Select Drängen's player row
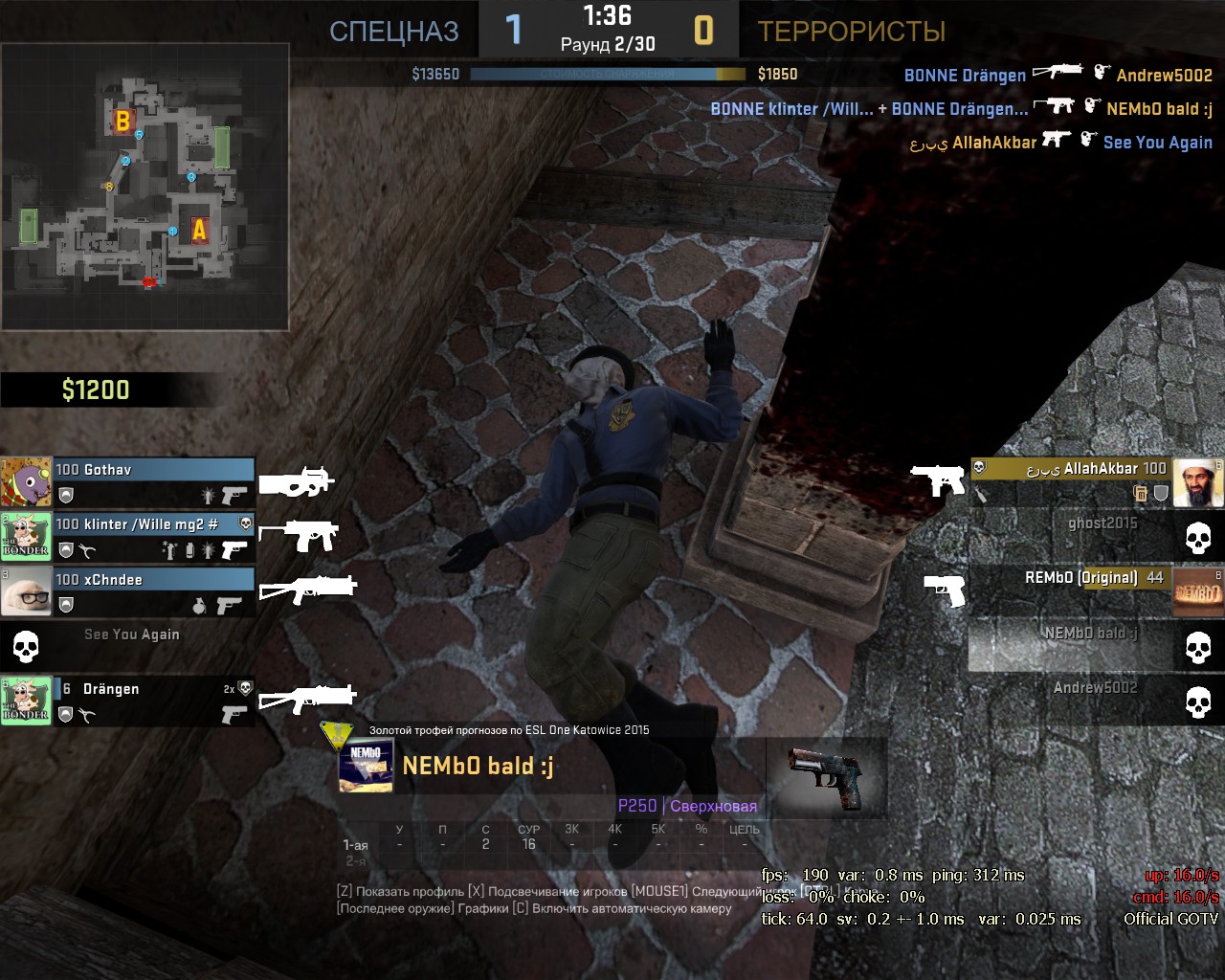 click(x=153, y=701)
